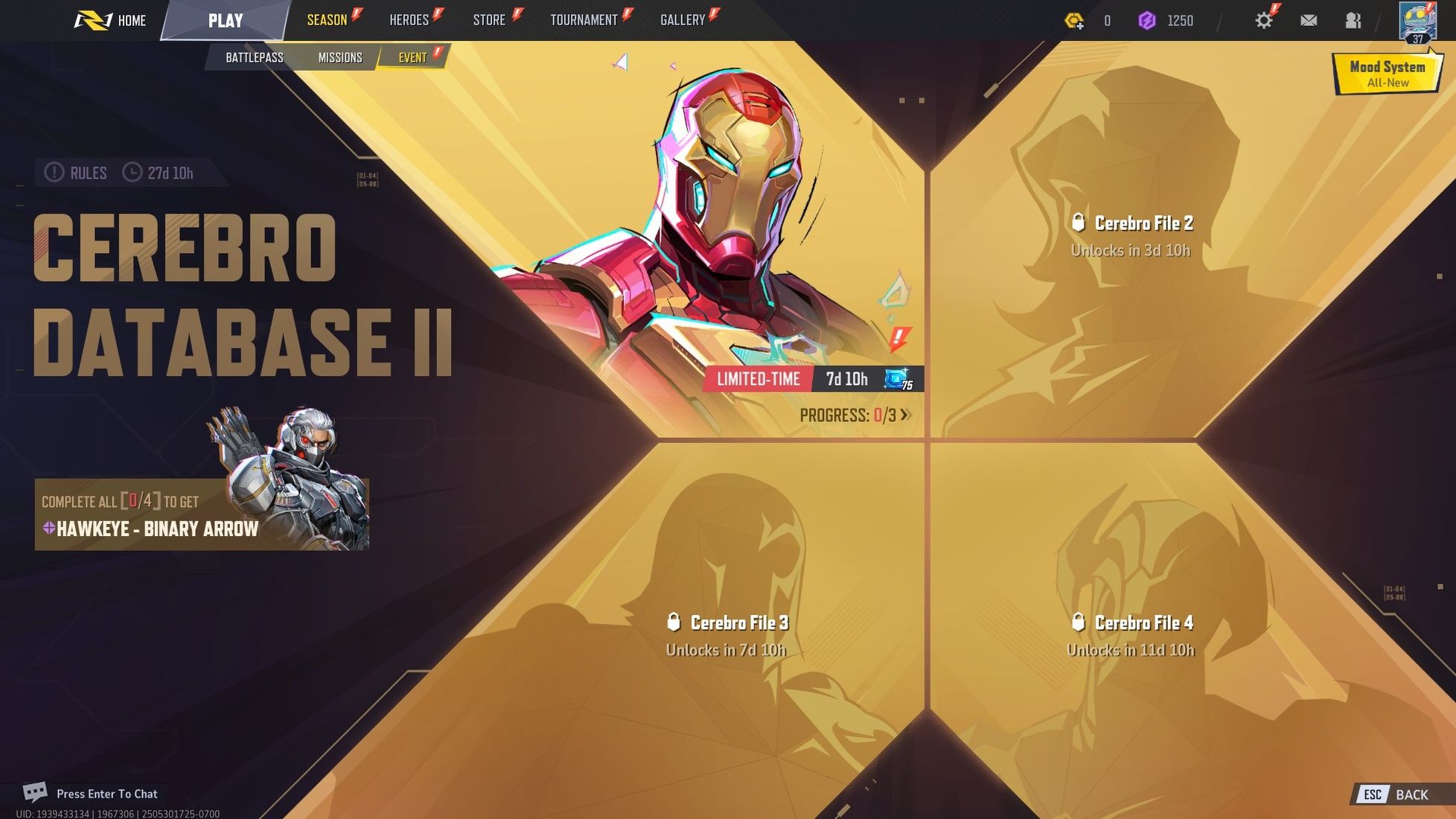Click the gold currency add icon
The image size is (1456, 819).
point(1074,21)
